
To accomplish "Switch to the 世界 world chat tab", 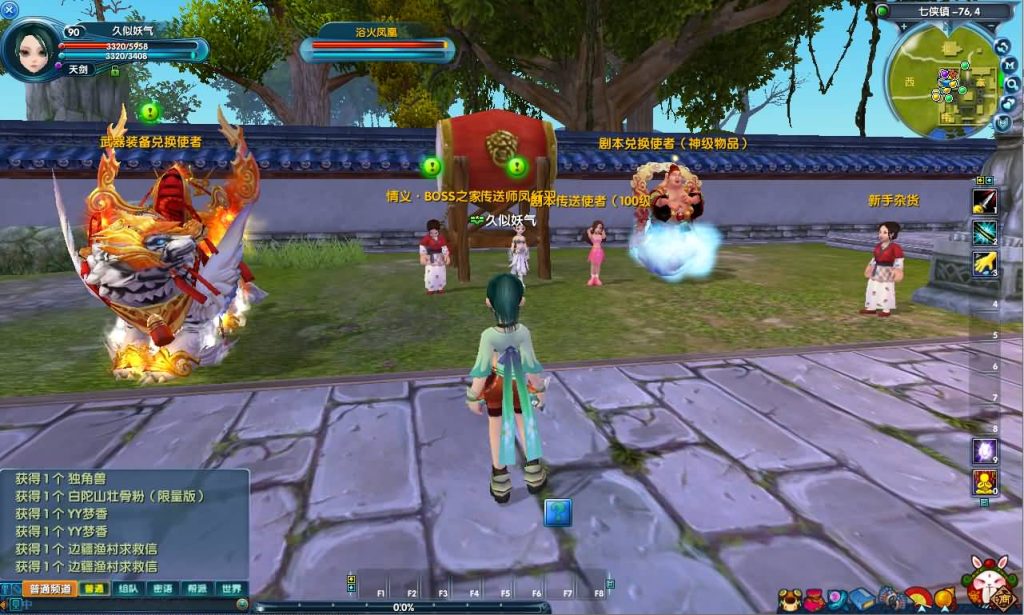I will pyautogui.click(x=230, y=589).
